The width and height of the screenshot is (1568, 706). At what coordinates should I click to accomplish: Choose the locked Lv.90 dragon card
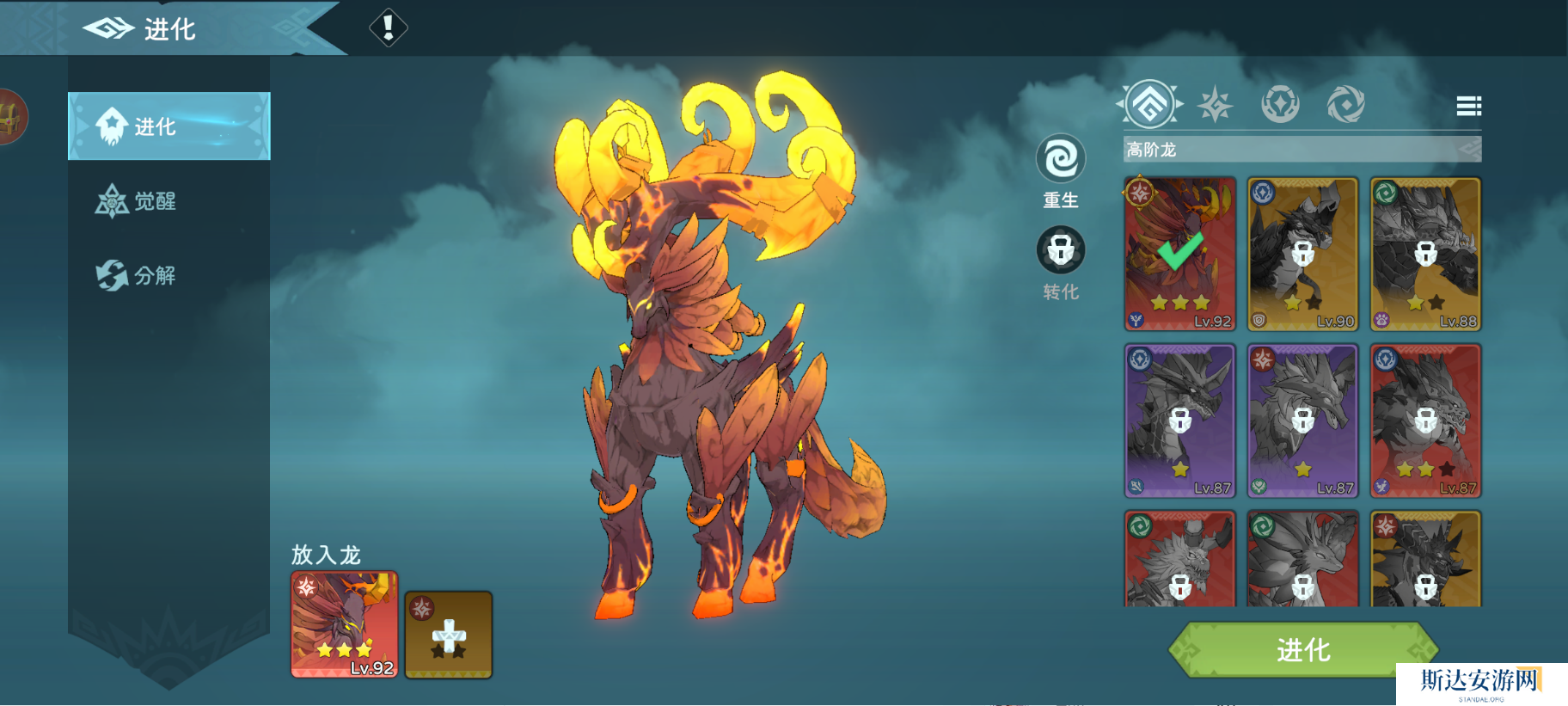(1302, 254)
